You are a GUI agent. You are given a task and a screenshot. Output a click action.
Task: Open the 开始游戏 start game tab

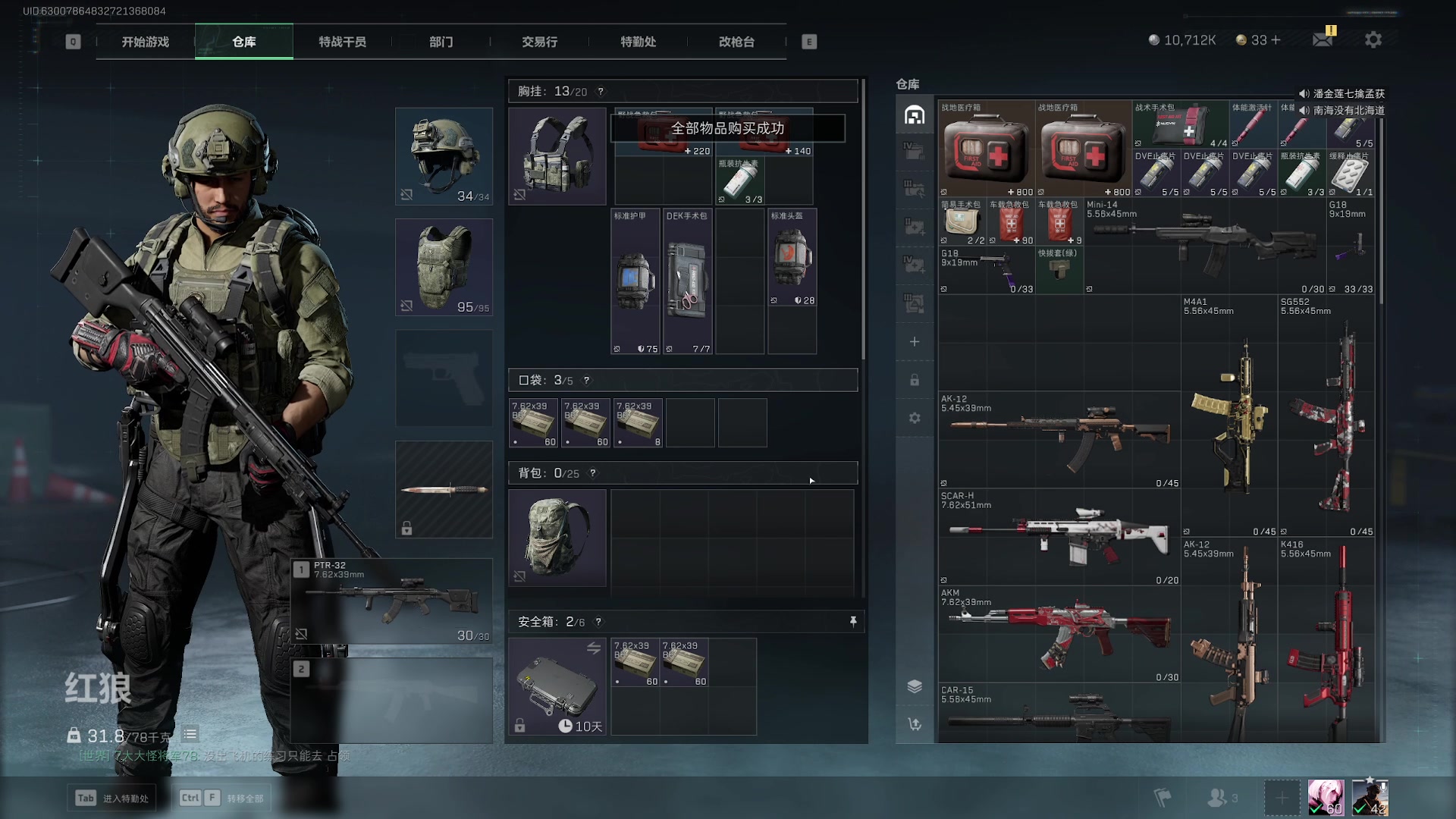pos(146,42)
